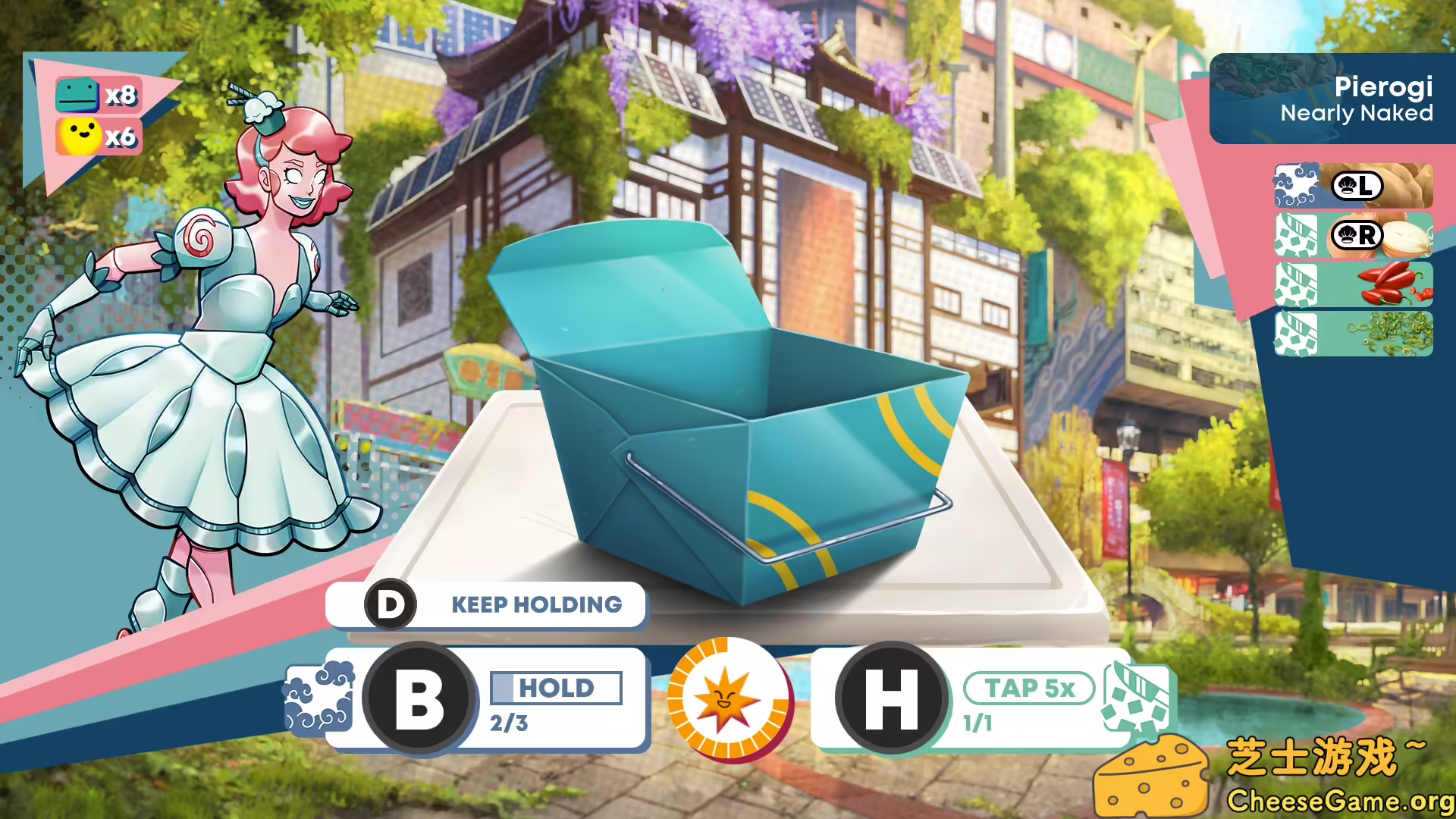Click the steam cloud ingredient icon beside B
This screenshot has width=1456, height=819.
(316, 699)
